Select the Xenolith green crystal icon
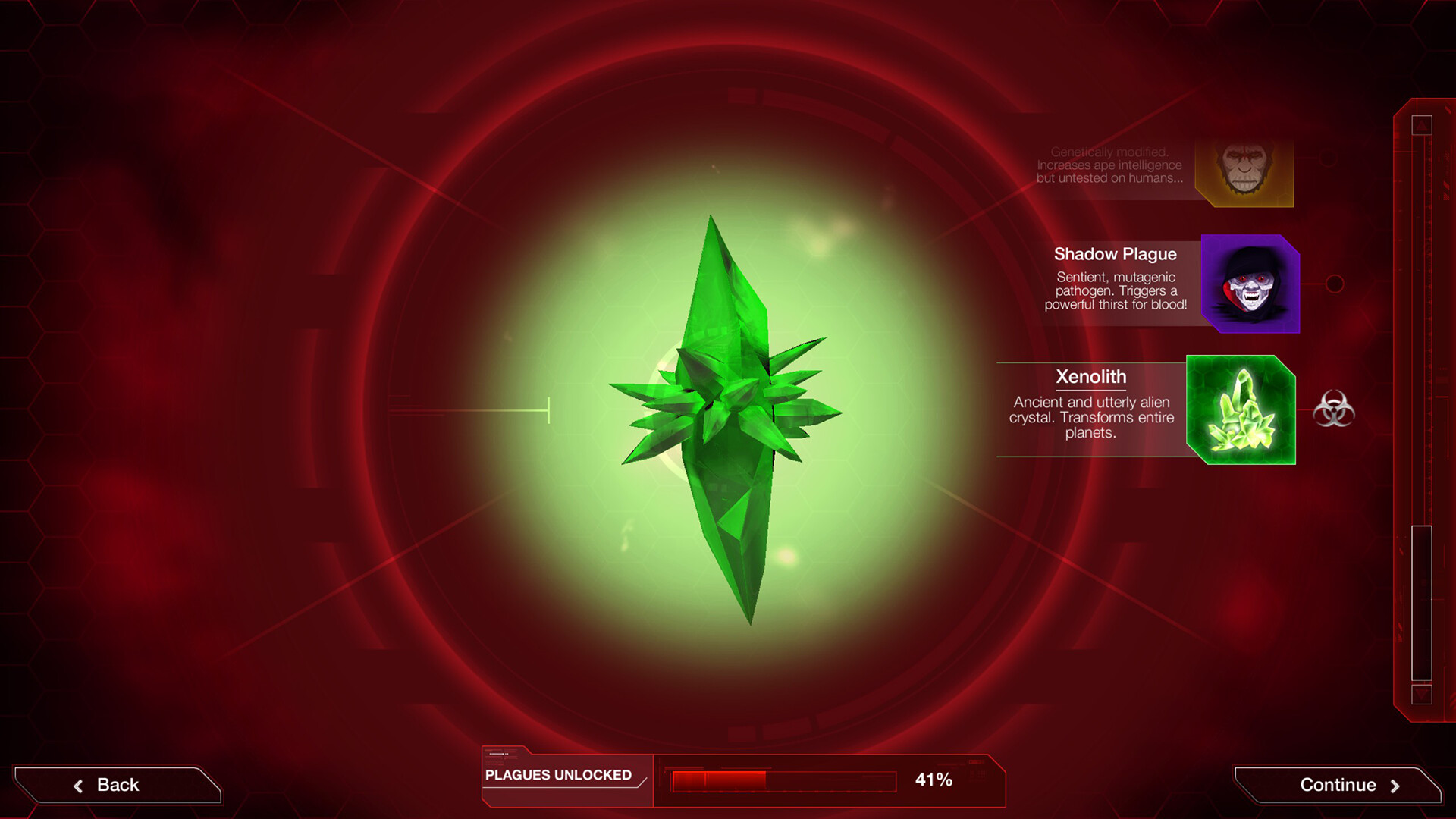 pos(1241,409)
